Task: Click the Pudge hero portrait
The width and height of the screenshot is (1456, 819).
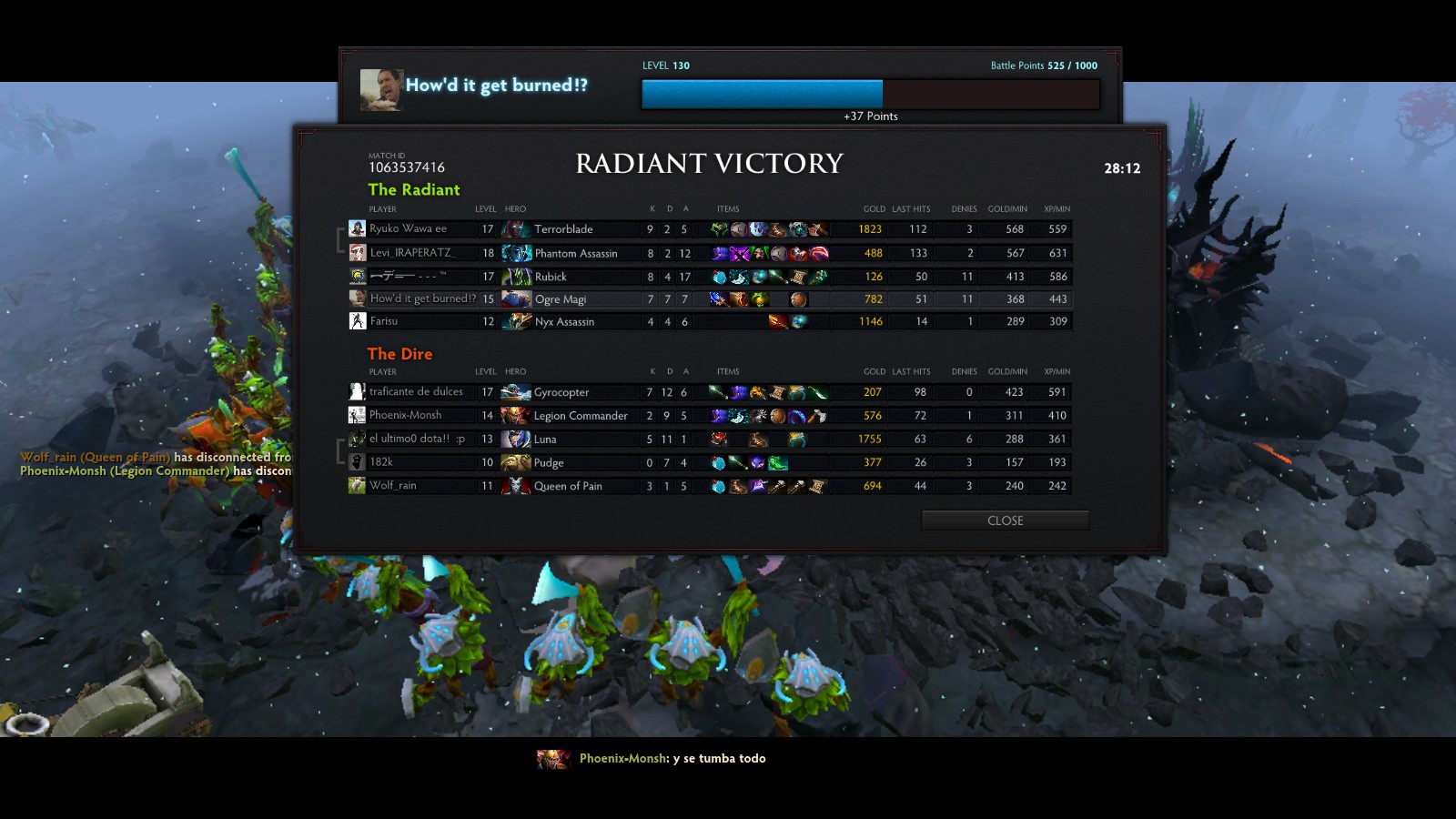Action: pos(516,462)
